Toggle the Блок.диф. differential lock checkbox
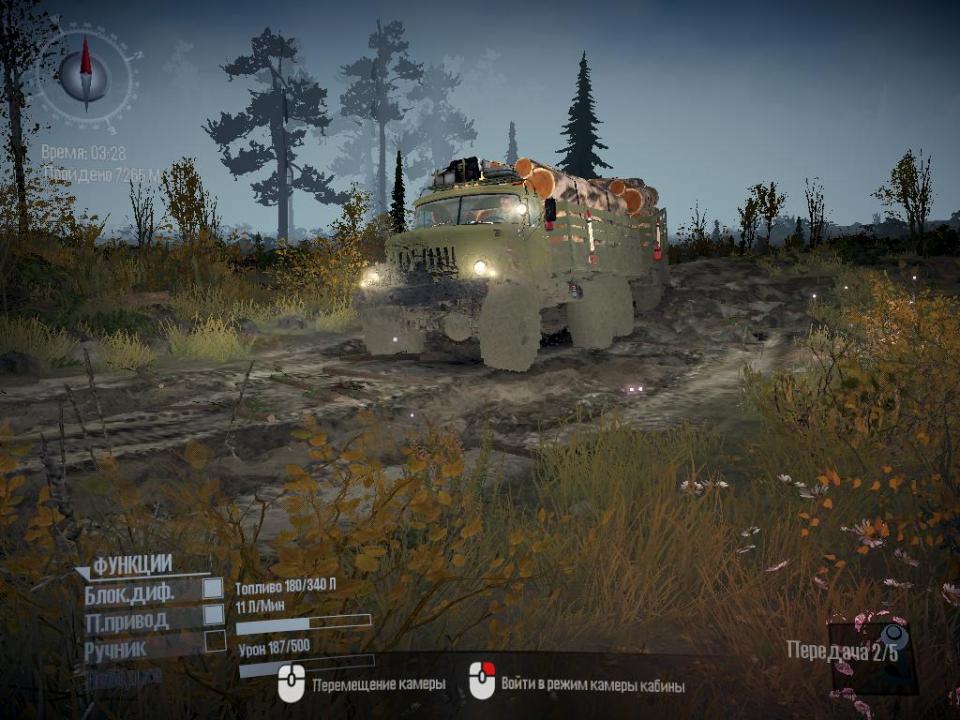The image size is (960, 720). click(213, 588)
